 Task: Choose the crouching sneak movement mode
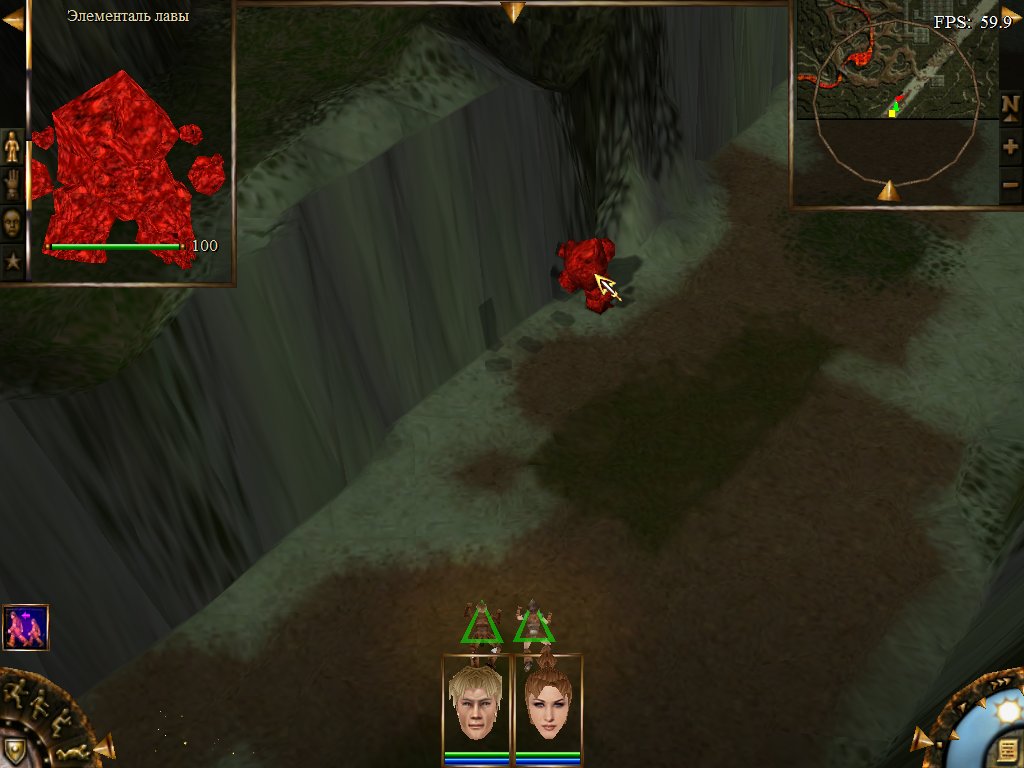[59, 719]
